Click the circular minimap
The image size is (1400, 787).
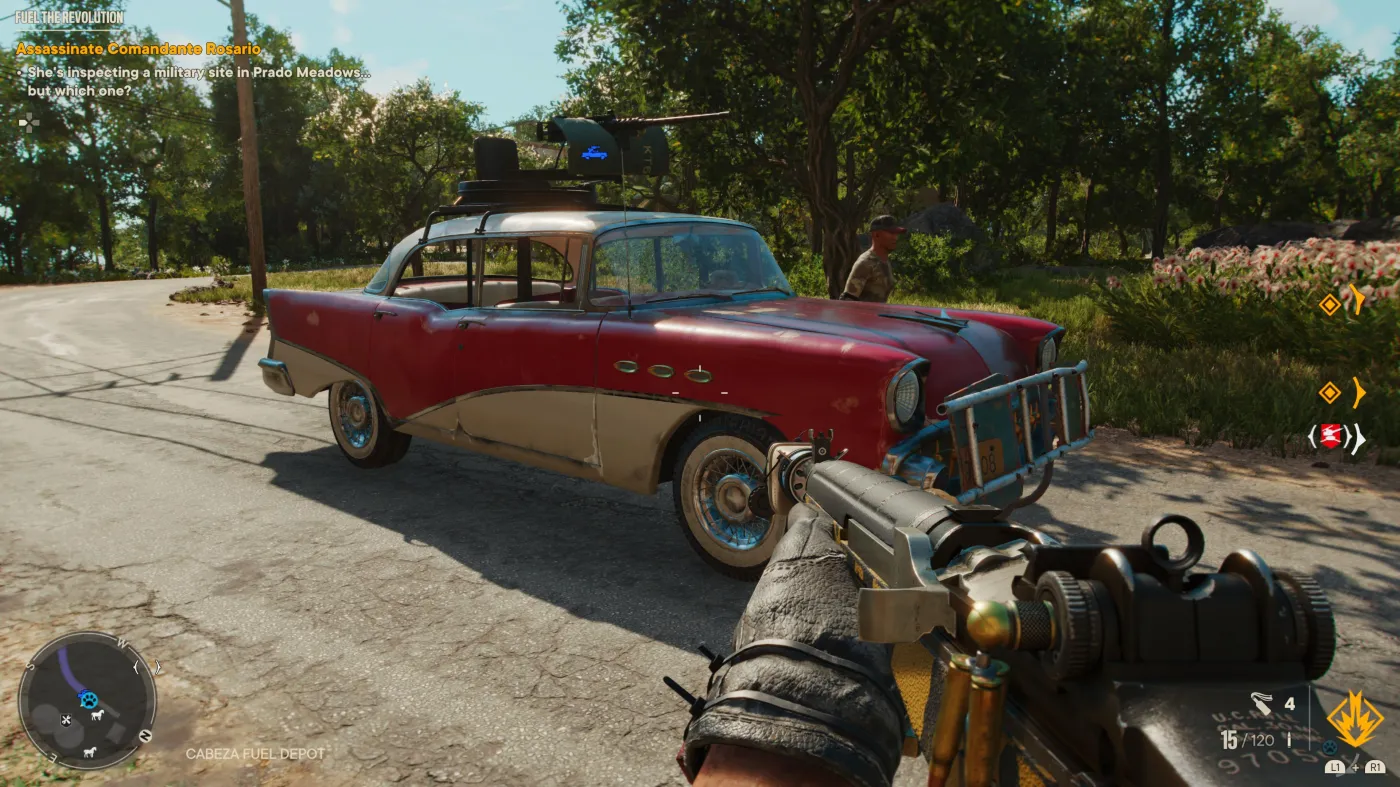click(87, 700)
